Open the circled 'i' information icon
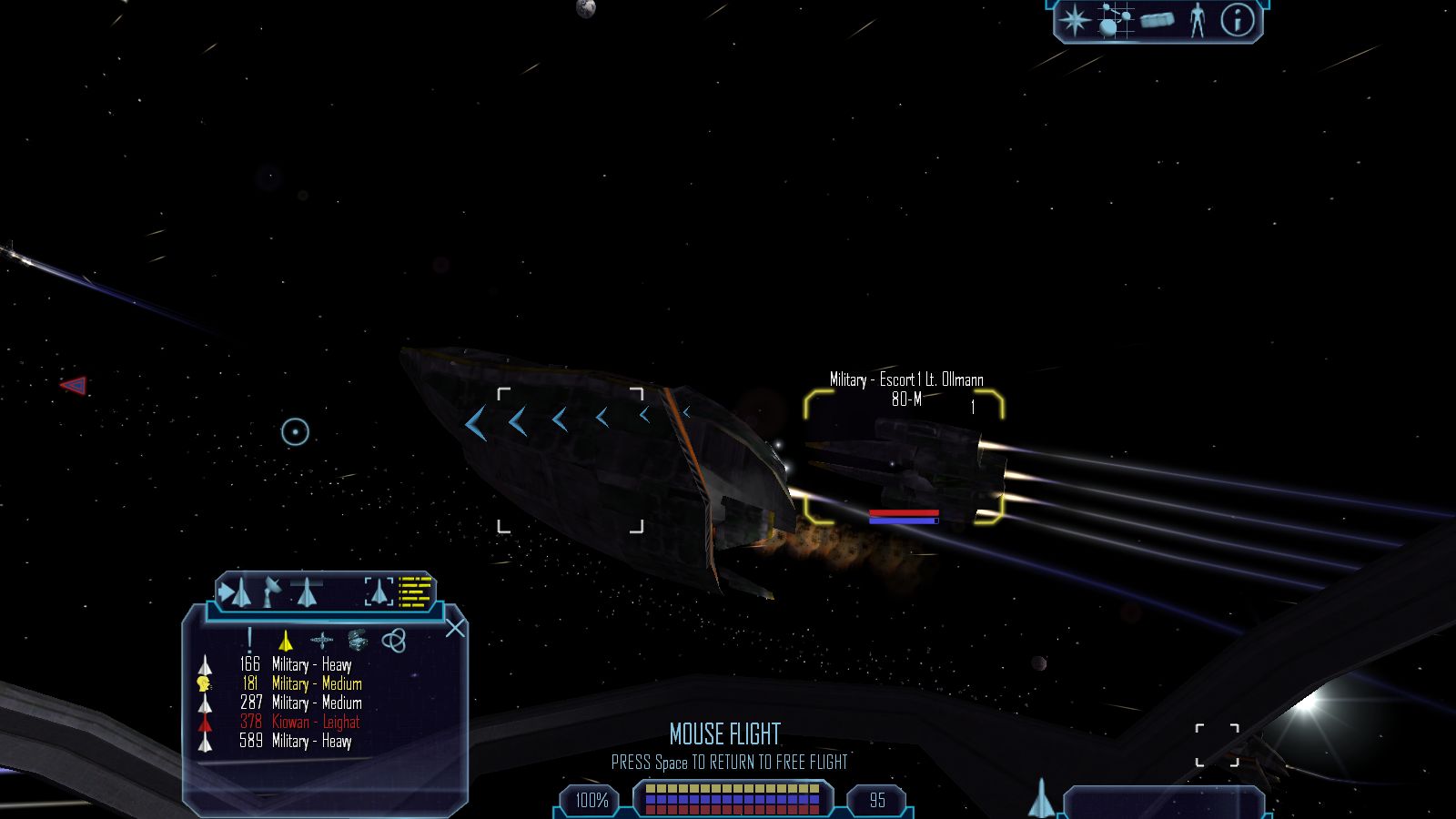Screen dimensions: 1456x819 click(x=1236, y=21)
